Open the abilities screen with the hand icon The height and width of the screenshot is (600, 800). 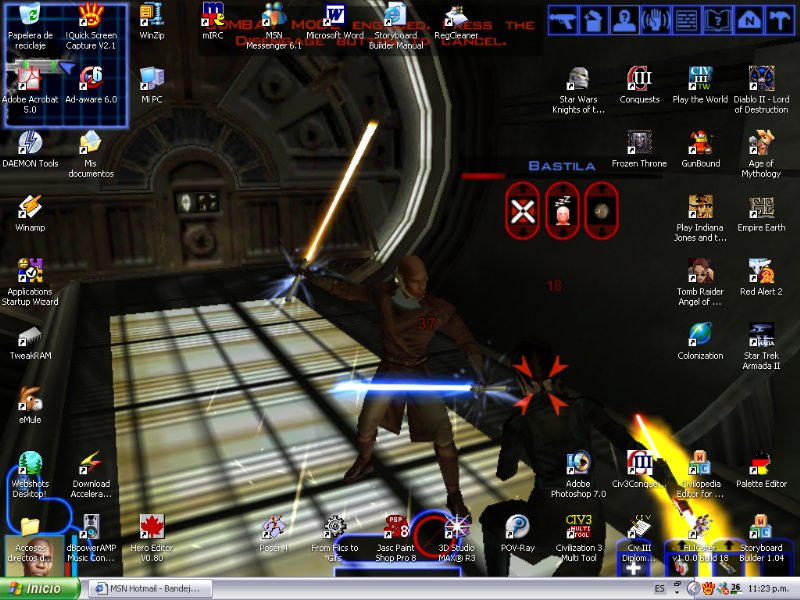tap(656, 19)
